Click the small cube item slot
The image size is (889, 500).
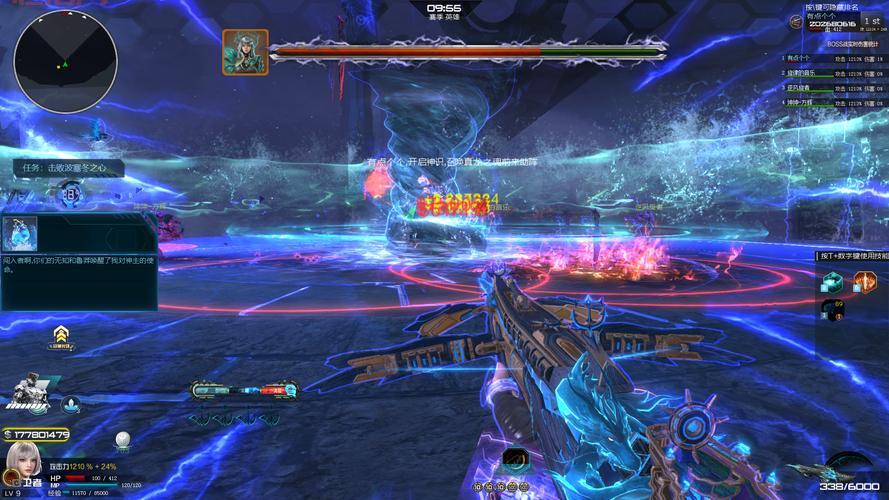(x=833, y=312)
